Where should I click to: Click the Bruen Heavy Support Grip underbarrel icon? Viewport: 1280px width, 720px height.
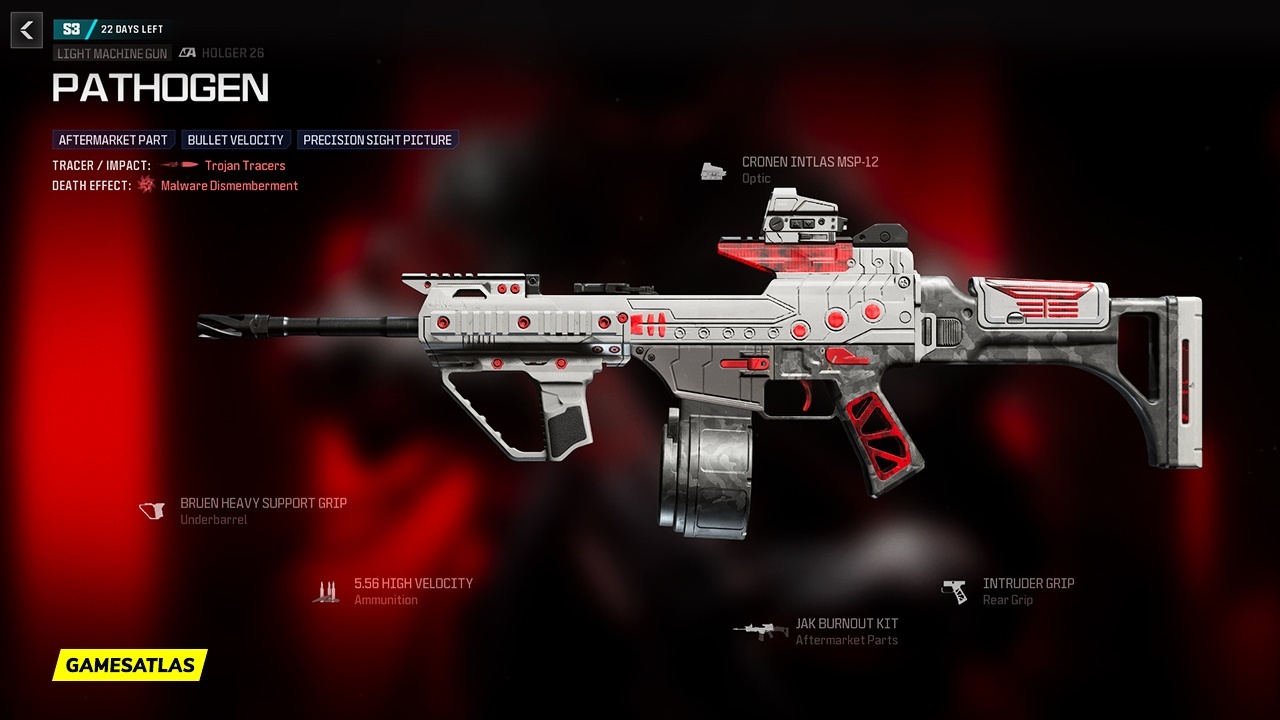click(151, 510)
